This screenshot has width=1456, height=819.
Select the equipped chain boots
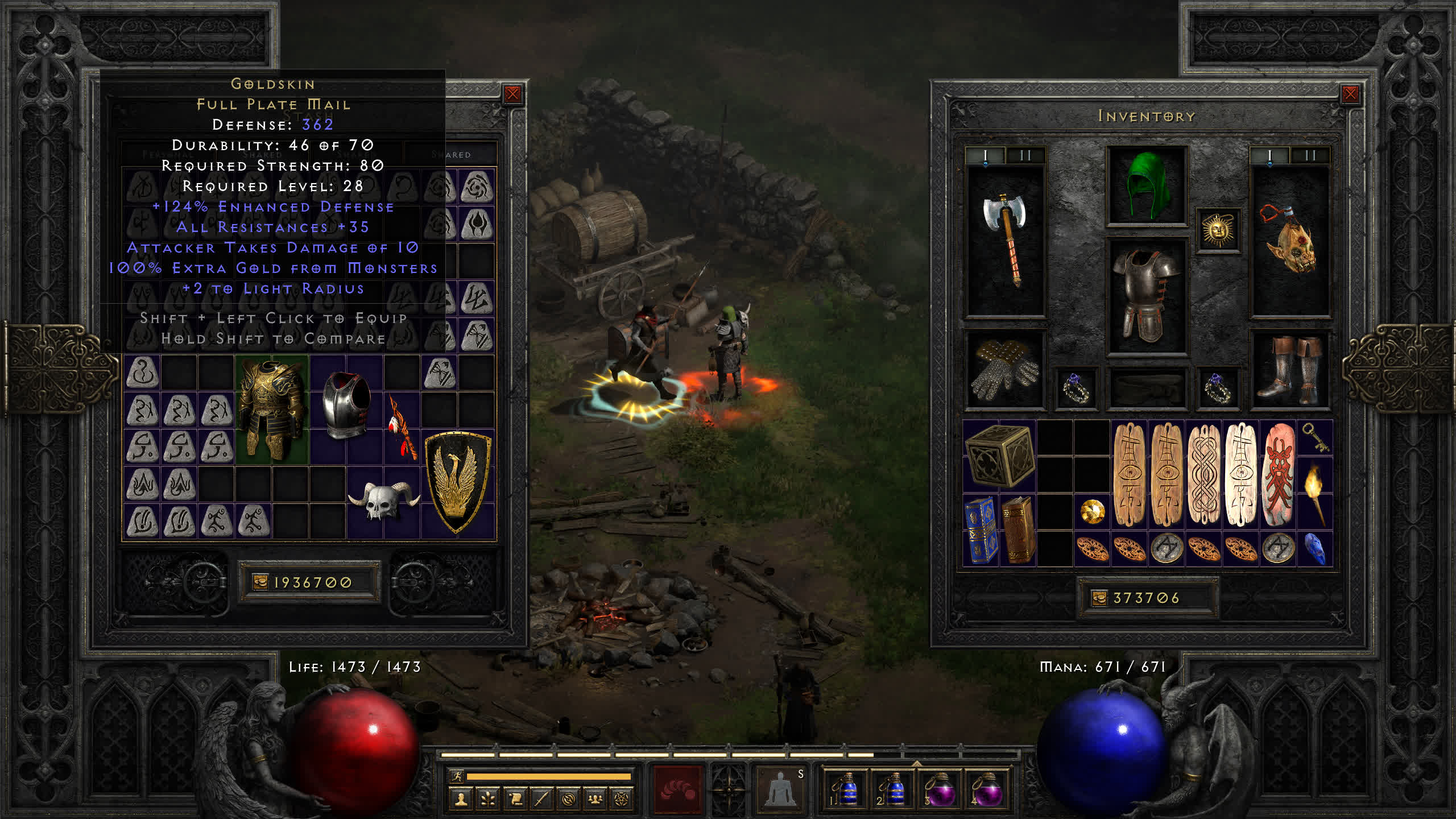[1290, 370]
